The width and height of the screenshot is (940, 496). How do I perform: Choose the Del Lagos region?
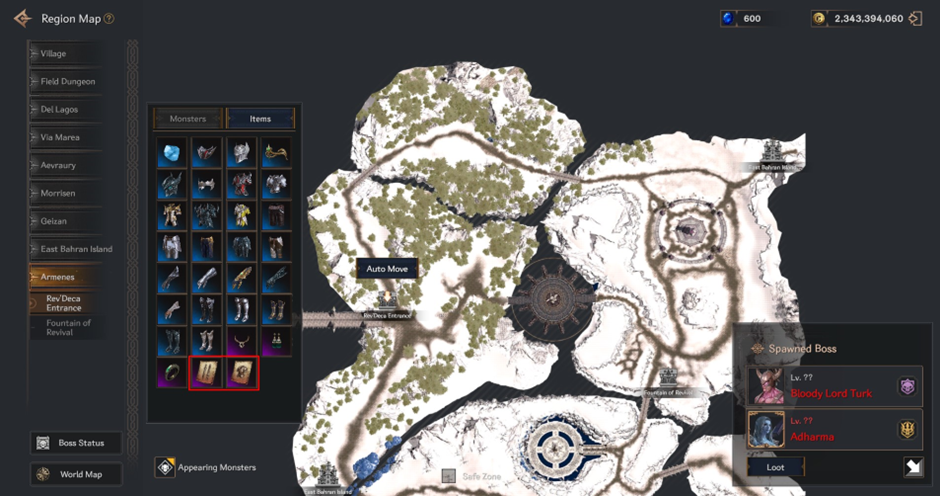coord(68,109)
